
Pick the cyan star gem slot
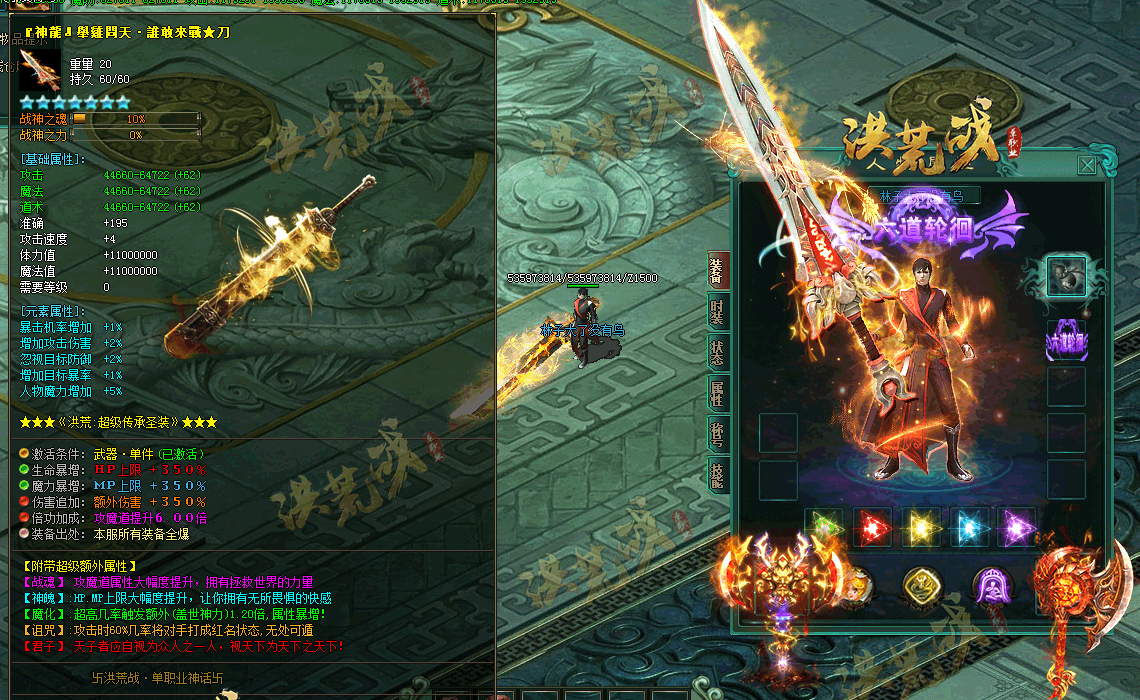pos(968,527)
